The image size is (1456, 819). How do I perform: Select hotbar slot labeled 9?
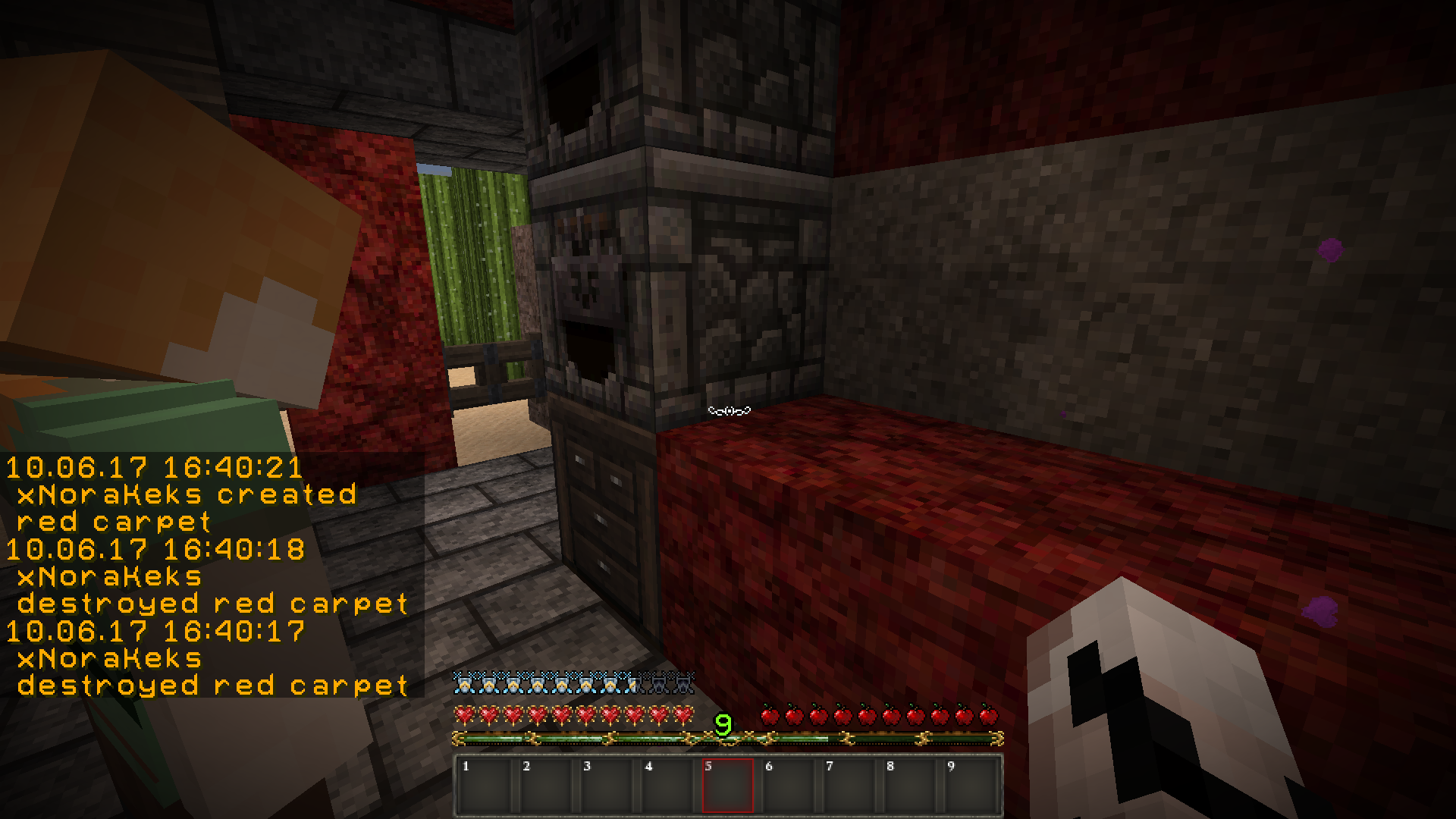tap(971, 786)
